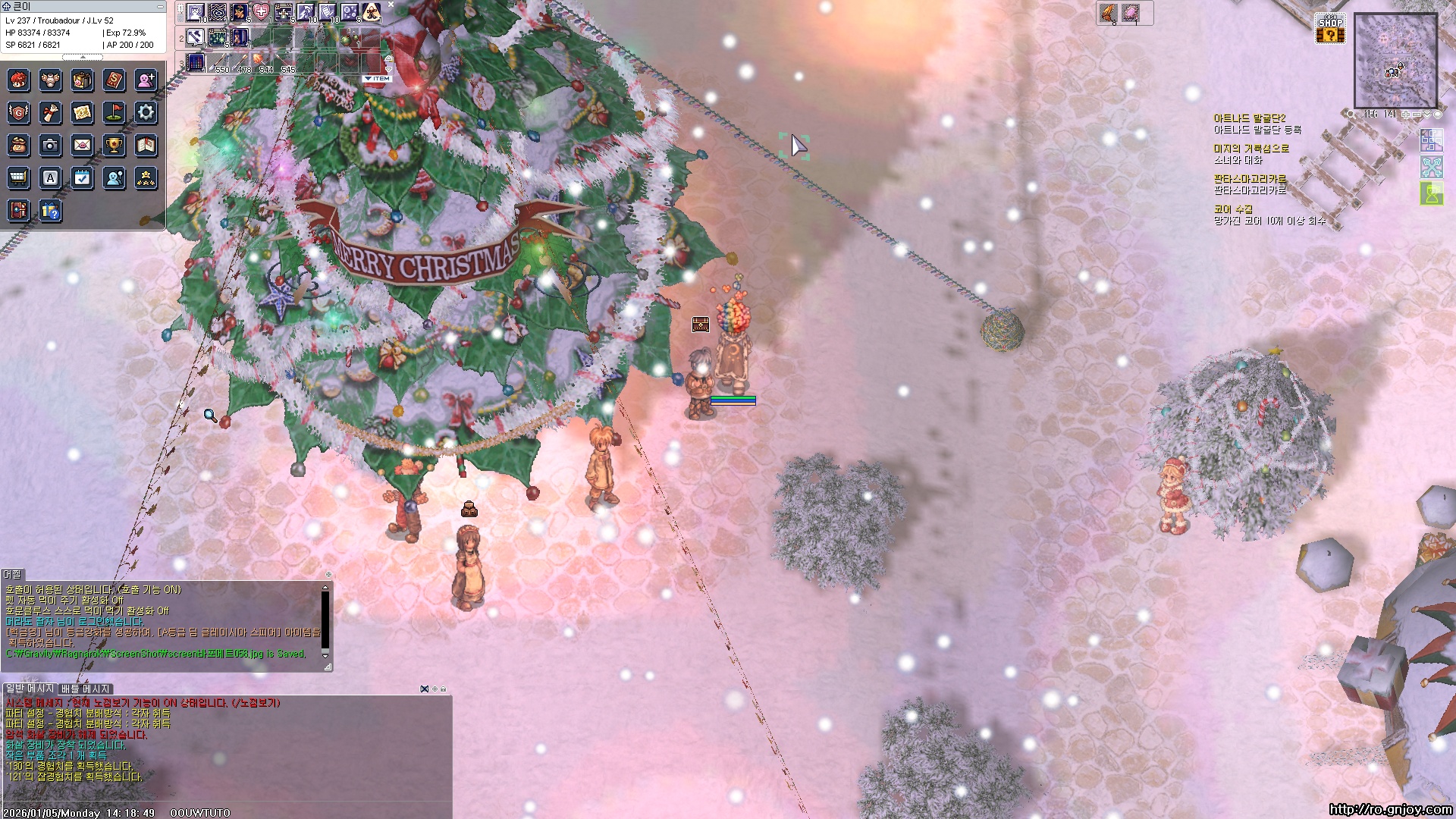Minimize the character status window
The height and width of the screenshot is (819, 1456).
click(x=160, y=6)
